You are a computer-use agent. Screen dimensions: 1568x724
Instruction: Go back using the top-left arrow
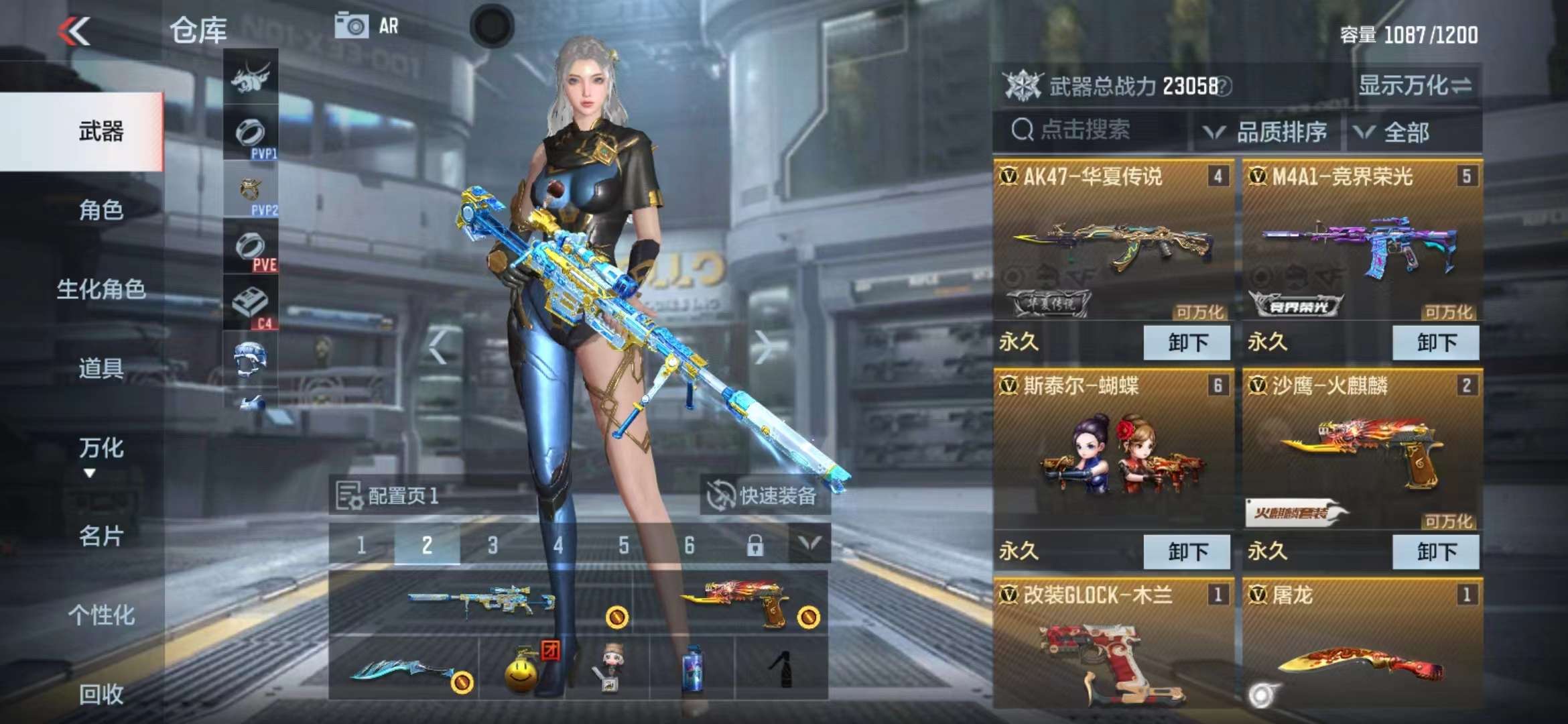click(x=74, y=31)
